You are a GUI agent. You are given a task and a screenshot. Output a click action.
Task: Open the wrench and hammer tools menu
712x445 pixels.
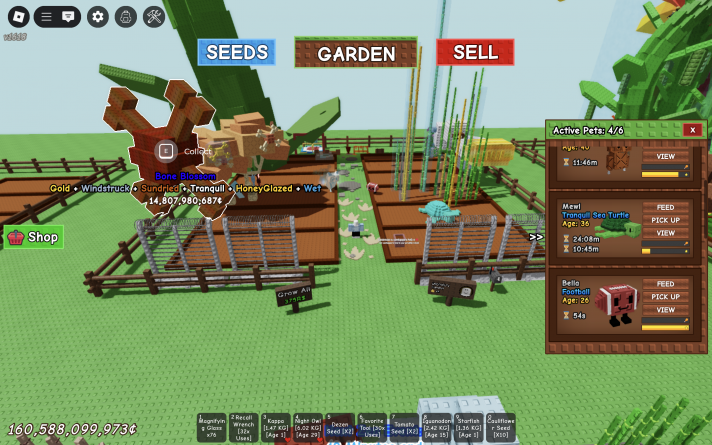click(x=153, y=16)
